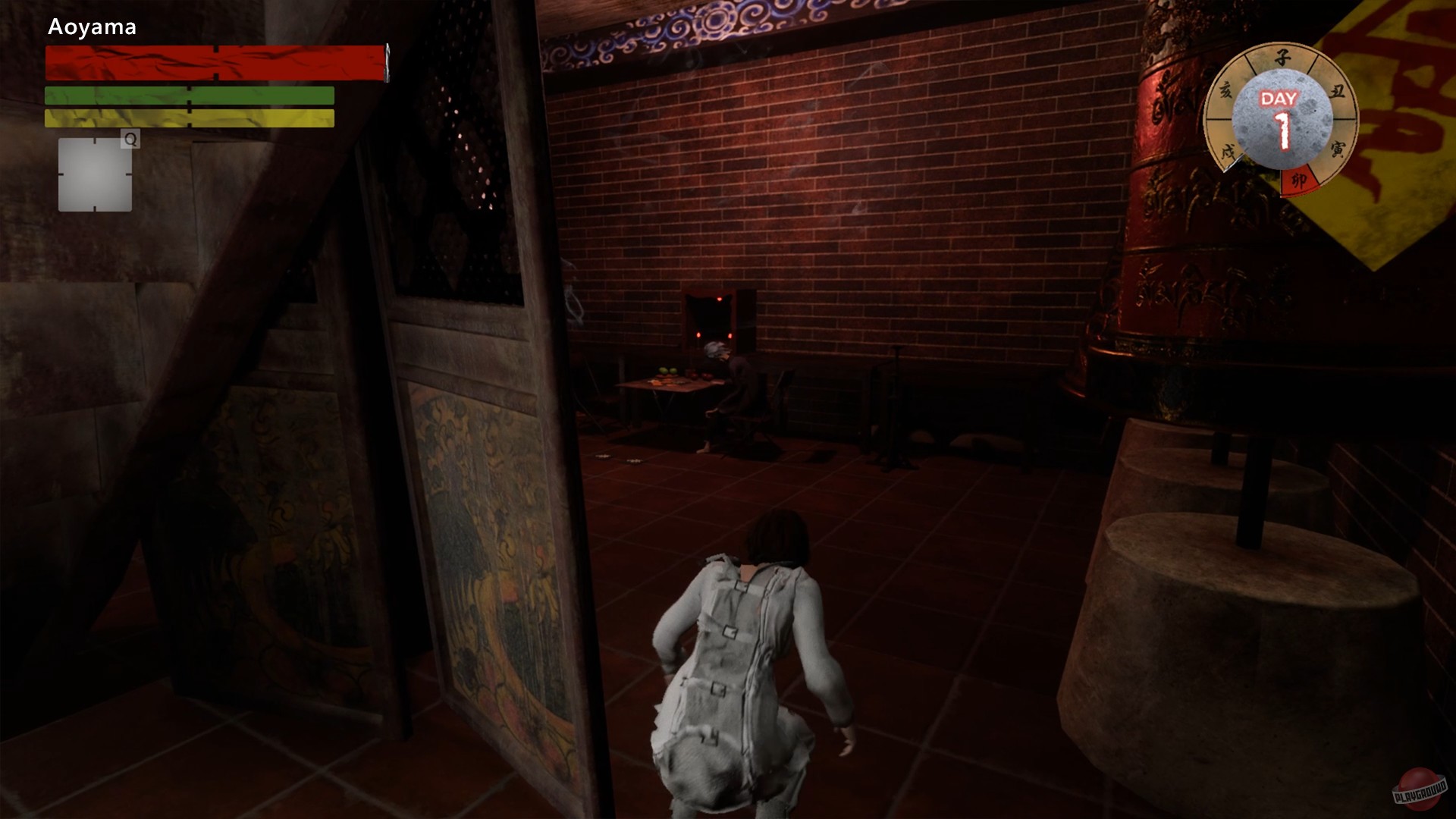
Task: Click the small Q keybind badge
Action: click(129, 140)
